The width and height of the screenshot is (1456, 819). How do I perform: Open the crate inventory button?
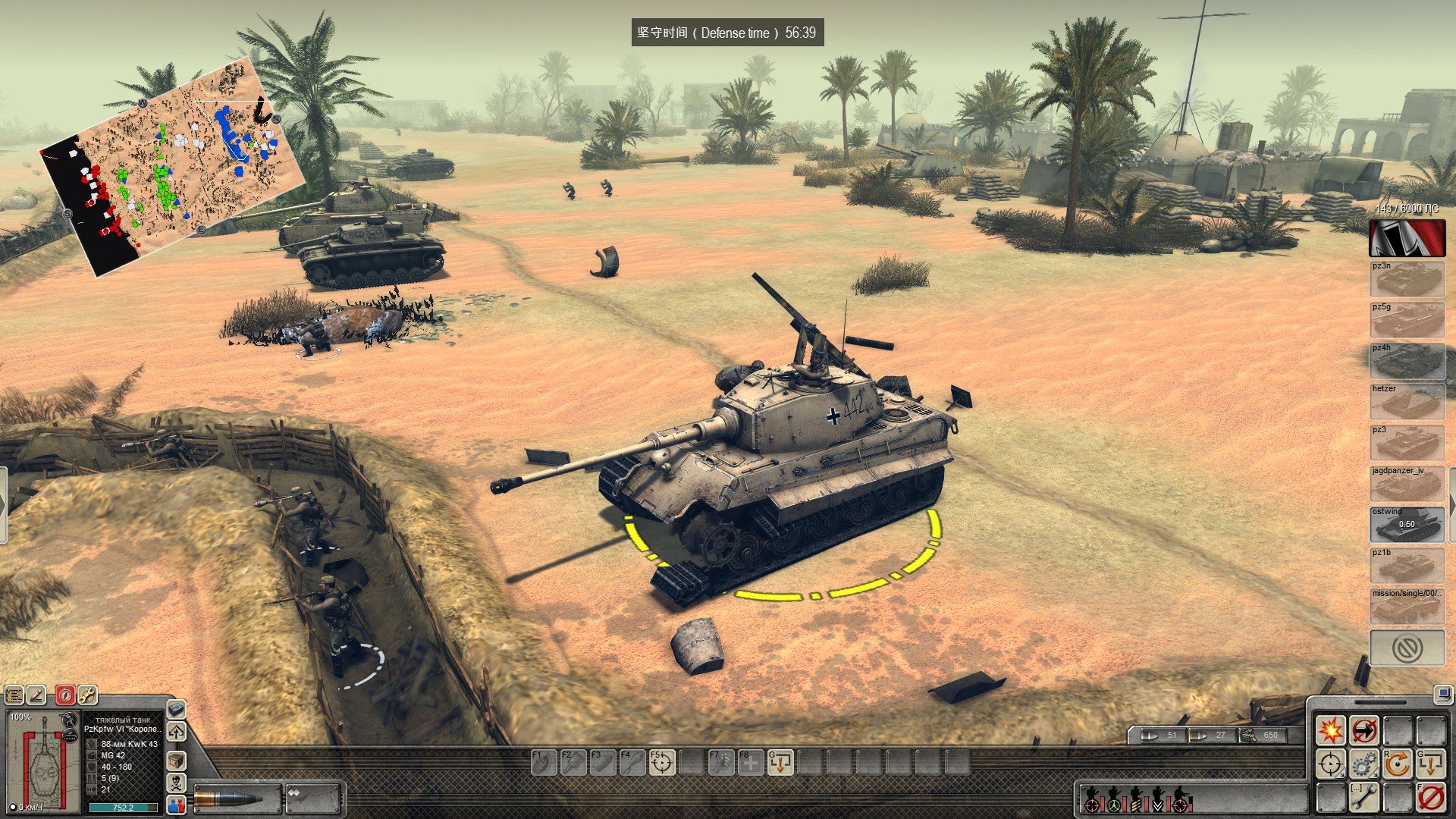(176, 759)
